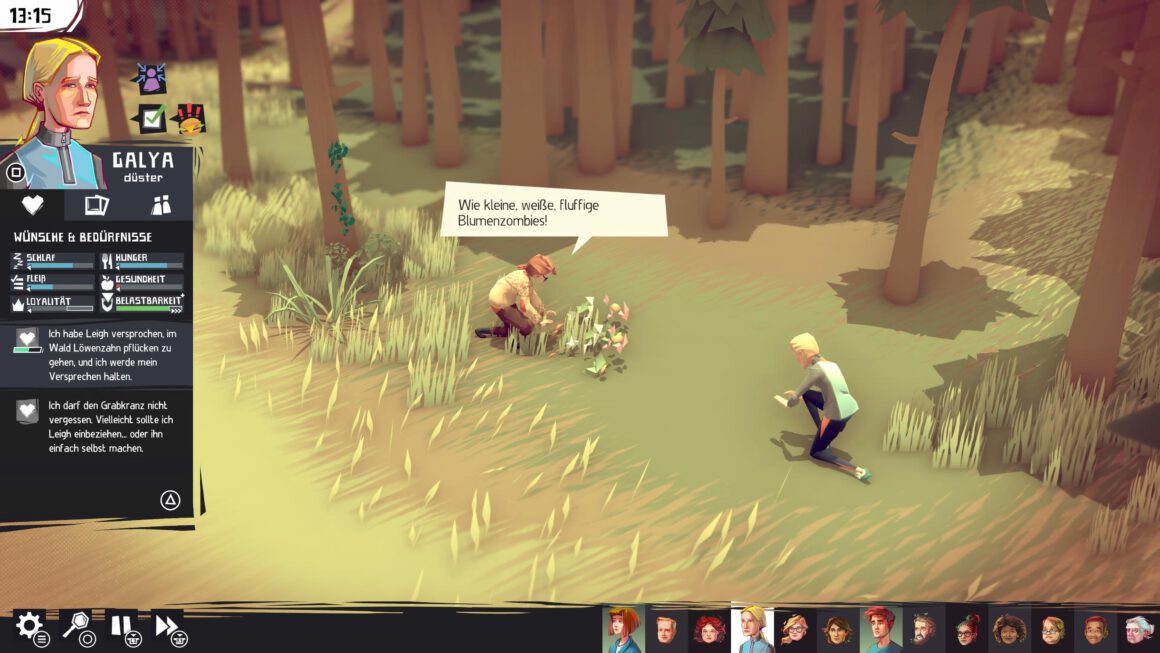Screen dimensions: 1160x653
Task: Choose the blonde Galya portrait in roster
Action: click(x=753, y=629)
